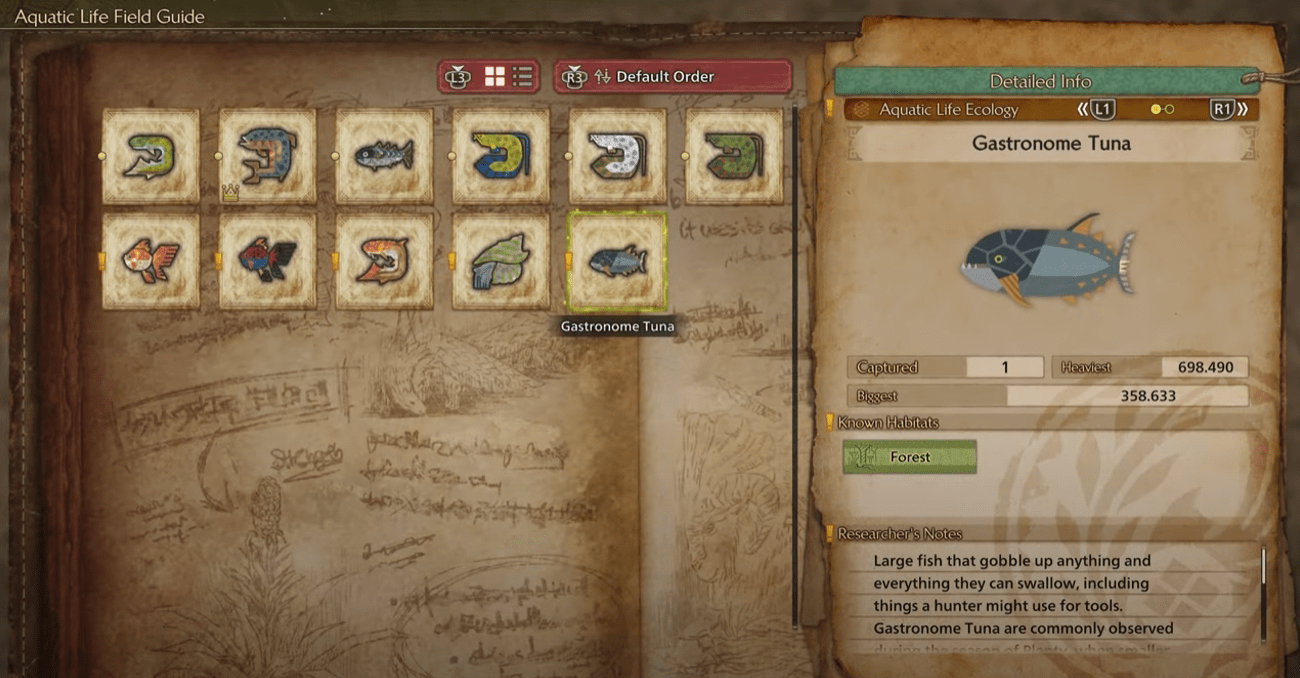Click the Researcher's Notes scrollbar
Viewport: 1300px width, 678px height.
pyautogui.click(x=1263, y=590)
